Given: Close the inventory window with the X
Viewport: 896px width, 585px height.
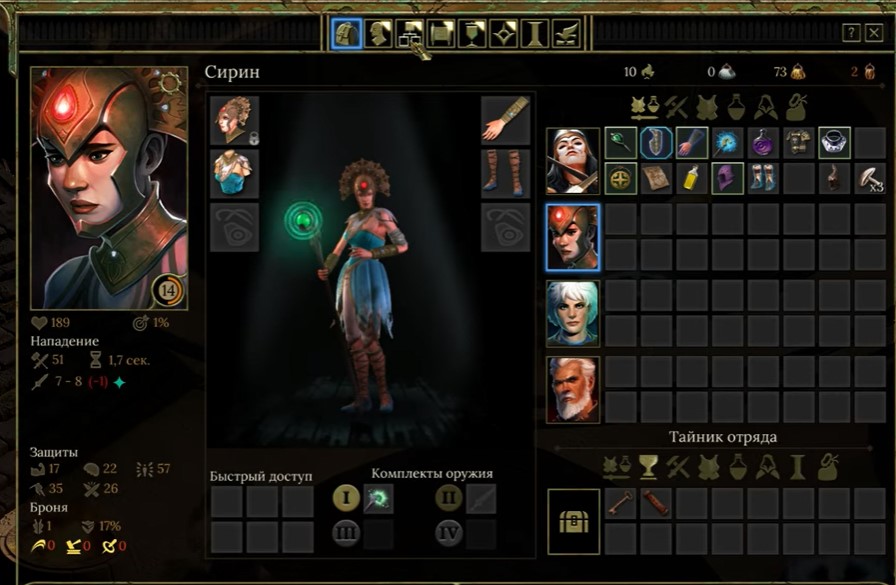Looking at the screenshot, I should 874,33.
